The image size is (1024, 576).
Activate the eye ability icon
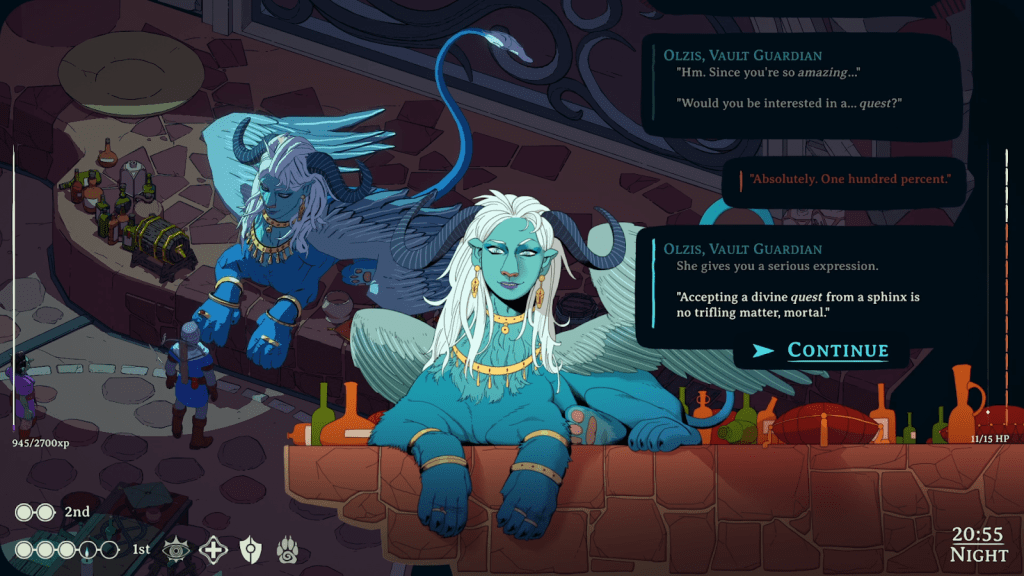tap(177, 549)
